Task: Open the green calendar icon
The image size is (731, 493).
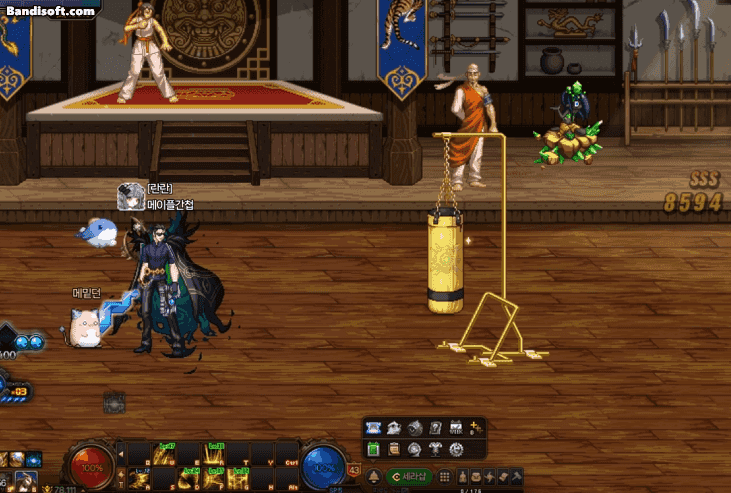Action: [373, 449]
